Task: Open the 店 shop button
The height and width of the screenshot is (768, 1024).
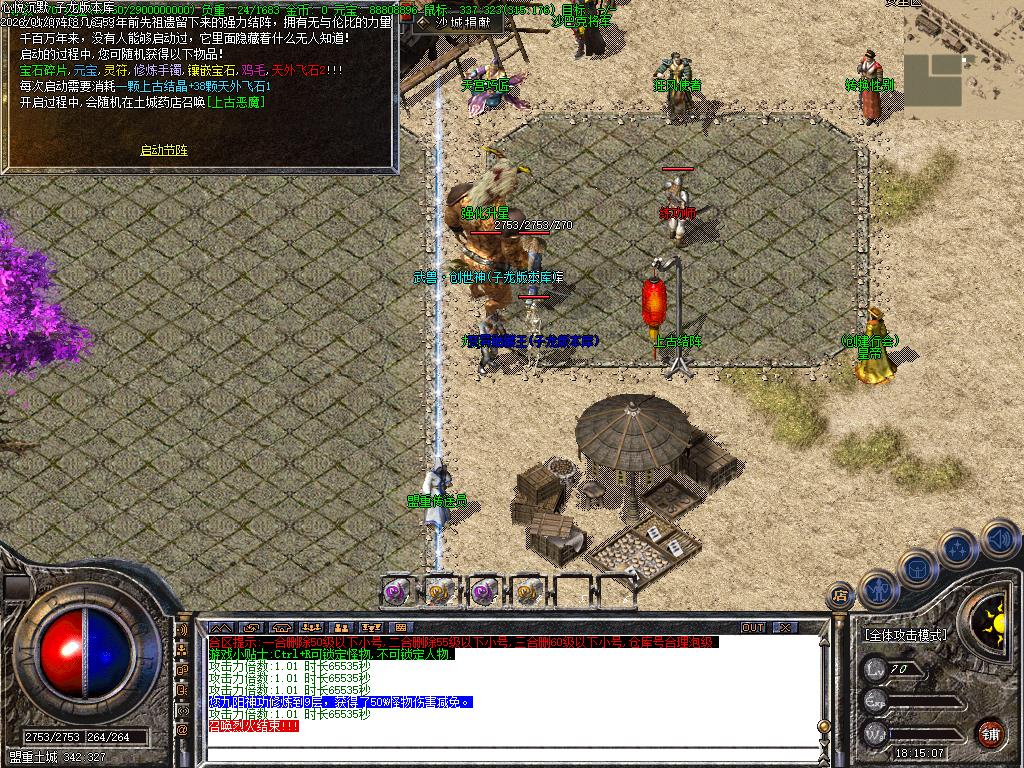Action: (839, 596)
